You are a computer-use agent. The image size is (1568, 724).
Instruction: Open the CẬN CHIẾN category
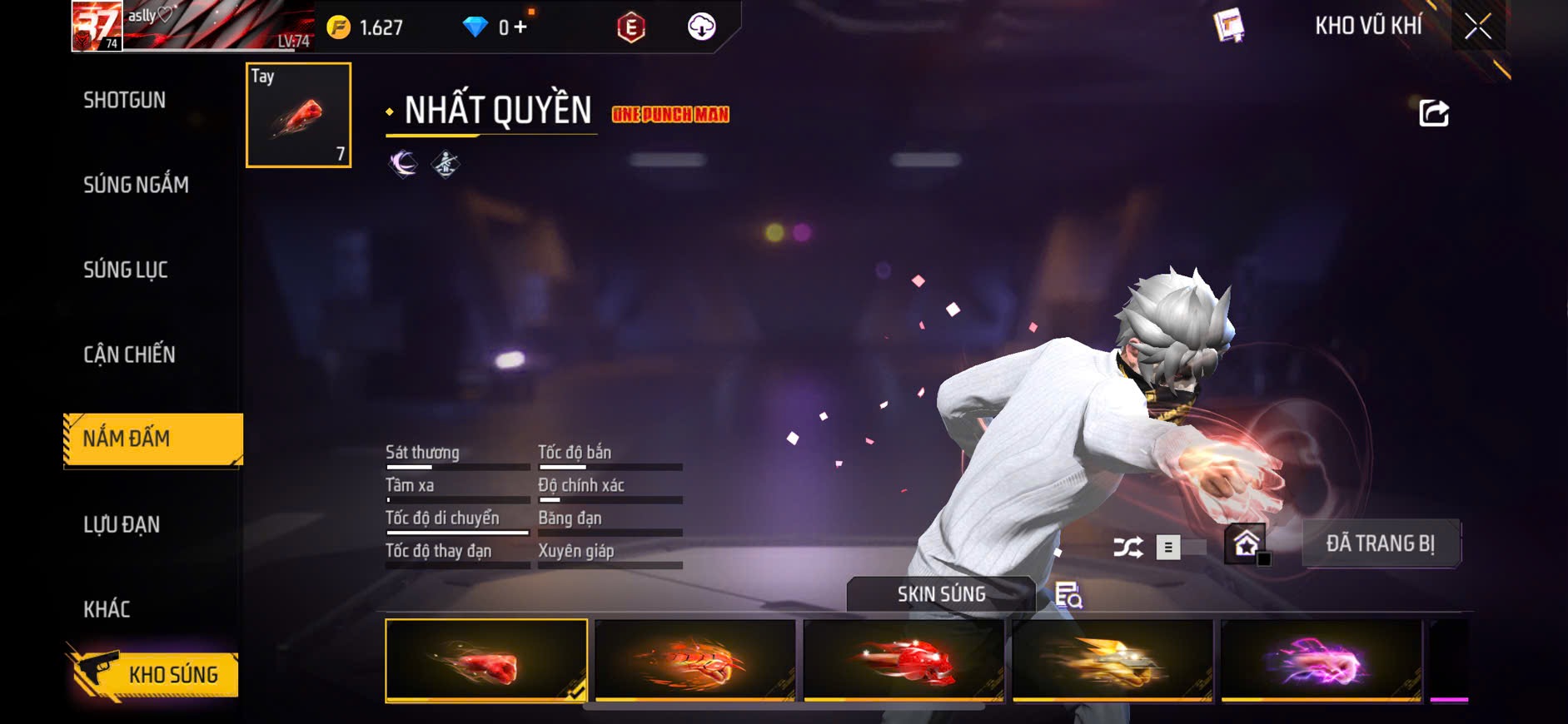tap(129, 355)
